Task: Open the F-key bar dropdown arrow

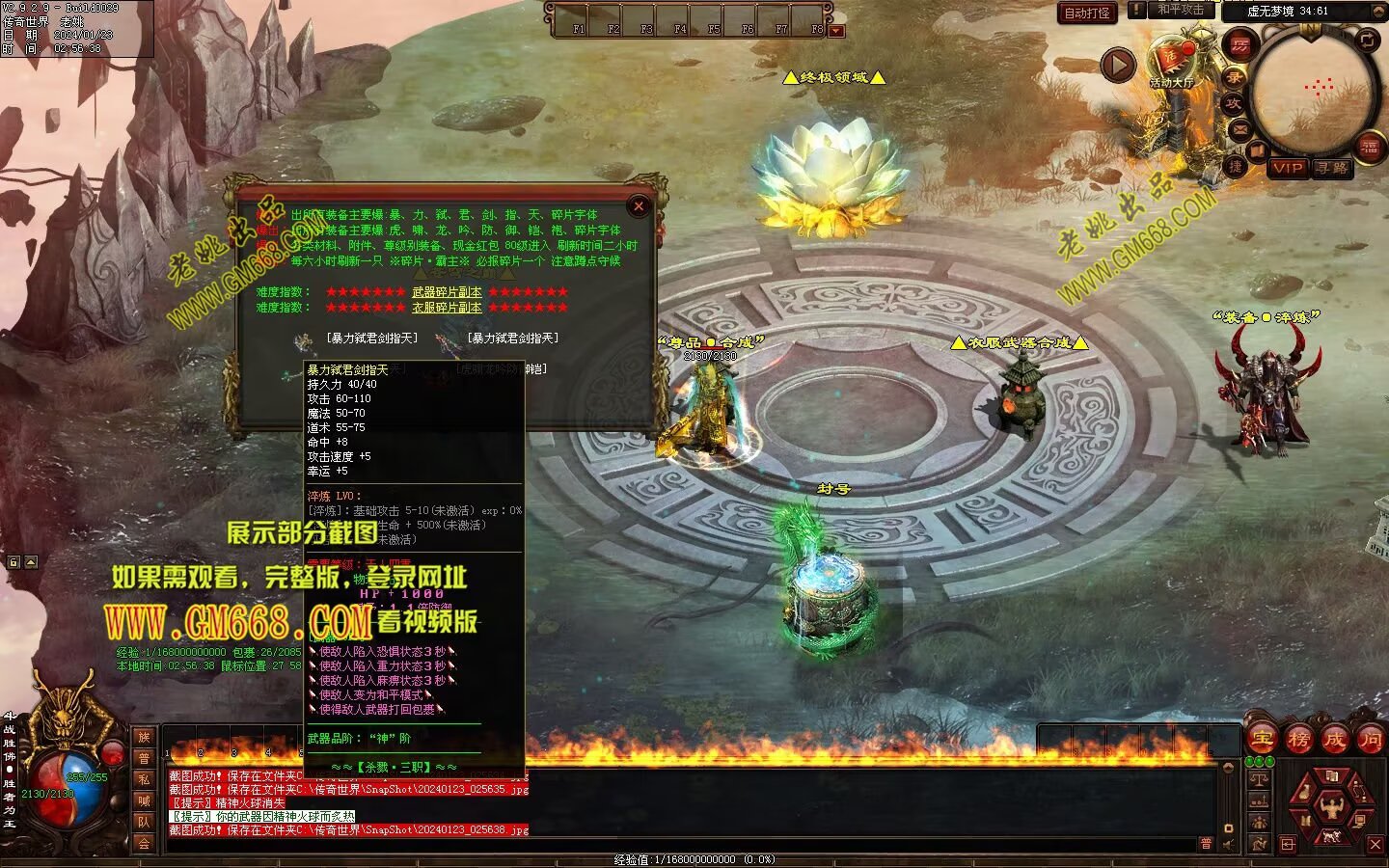Action: pos(836,31)
